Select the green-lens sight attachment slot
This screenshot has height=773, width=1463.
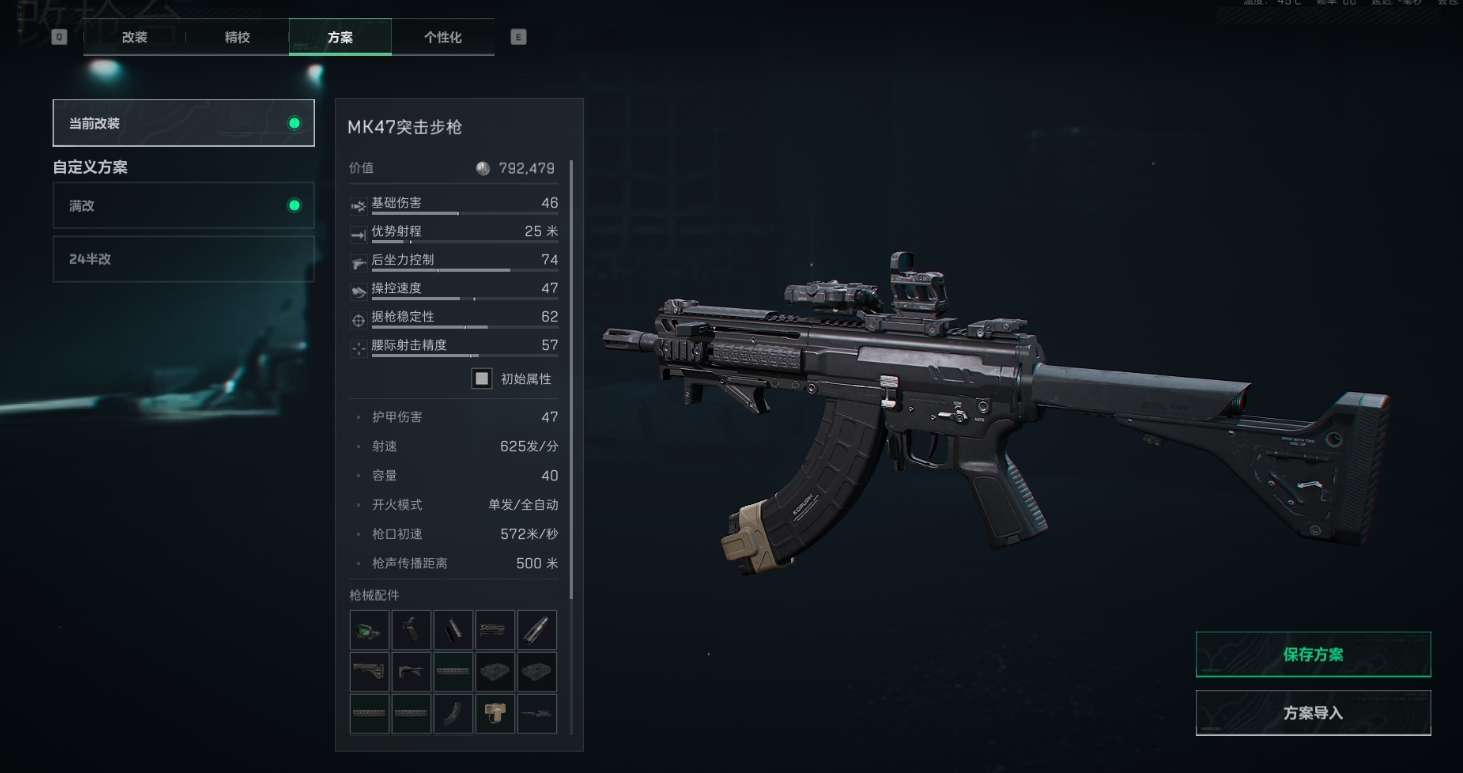point(369,630)
